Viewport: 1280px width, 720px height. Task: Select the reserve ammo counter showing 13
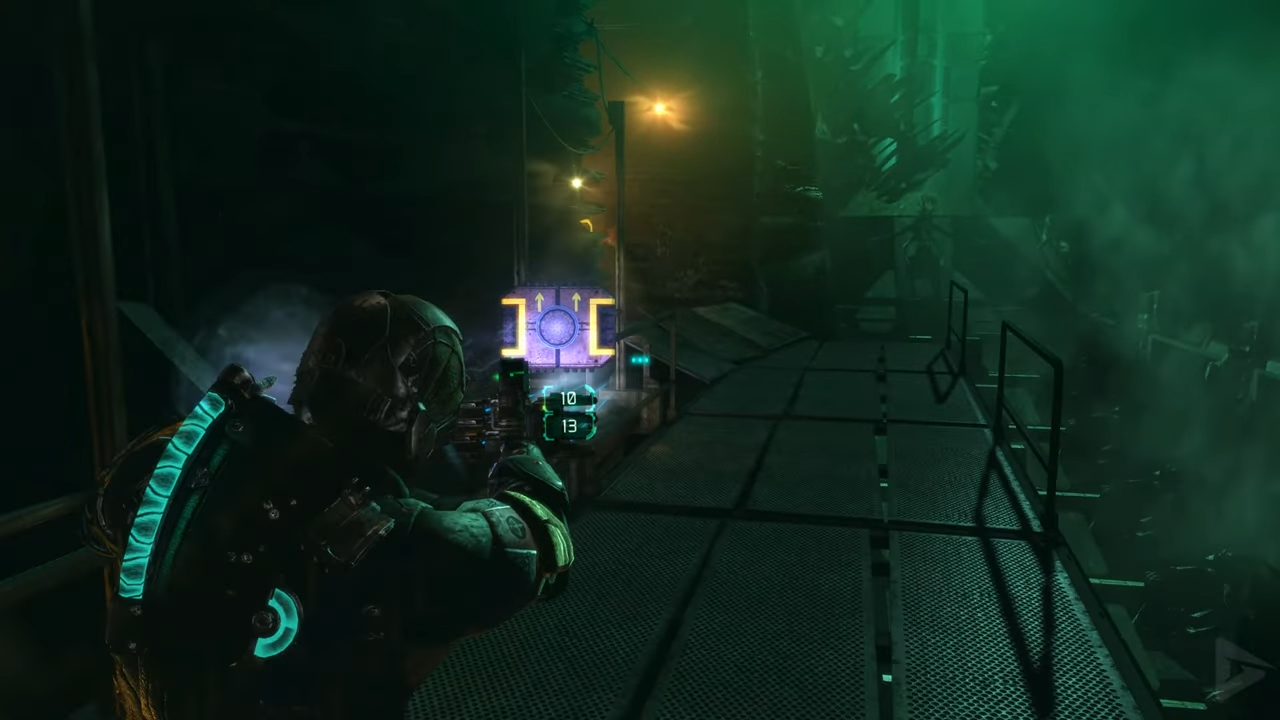pyautogui.click(x=570, y=424)
